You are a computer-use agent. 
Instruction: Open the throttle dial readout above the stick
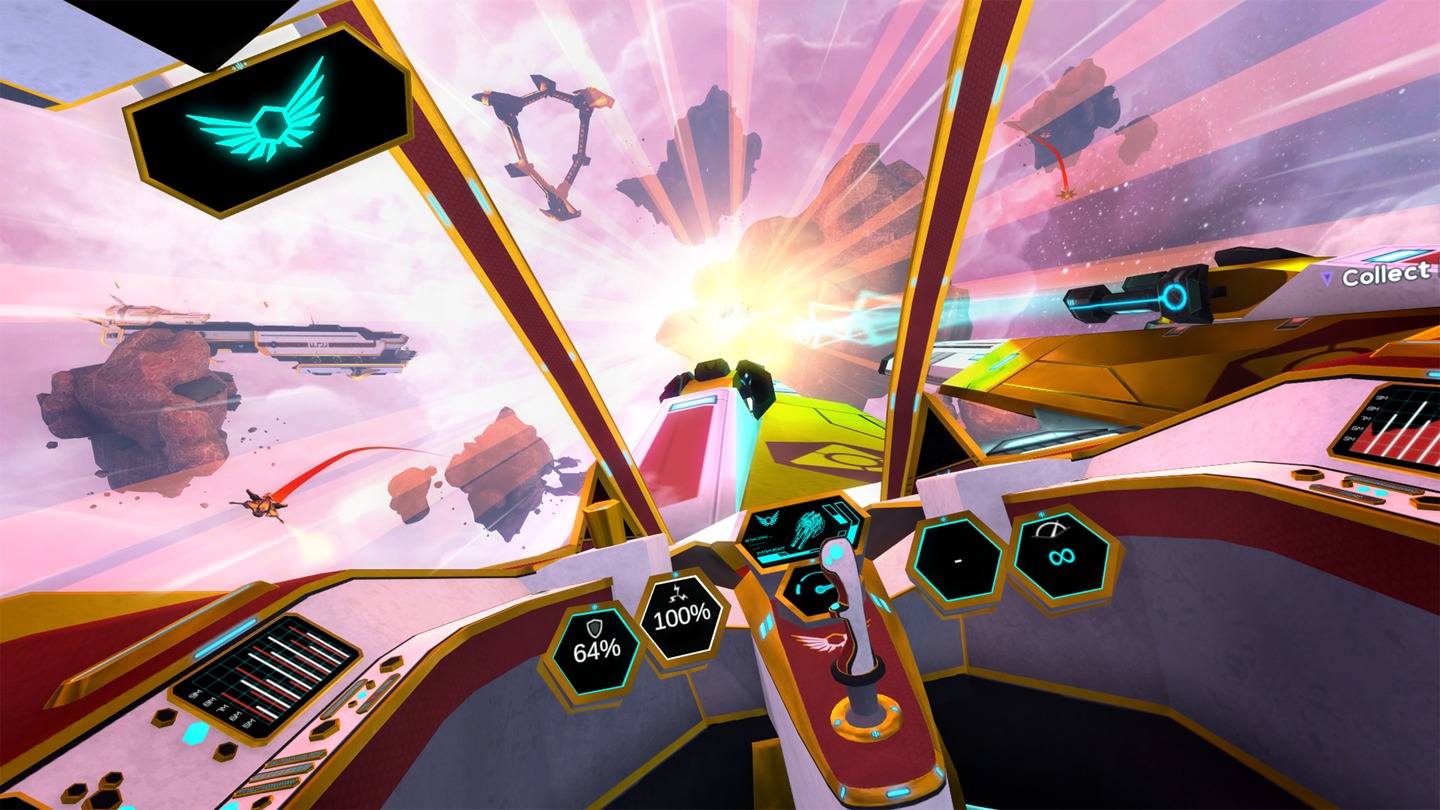(x=812, y=587)
